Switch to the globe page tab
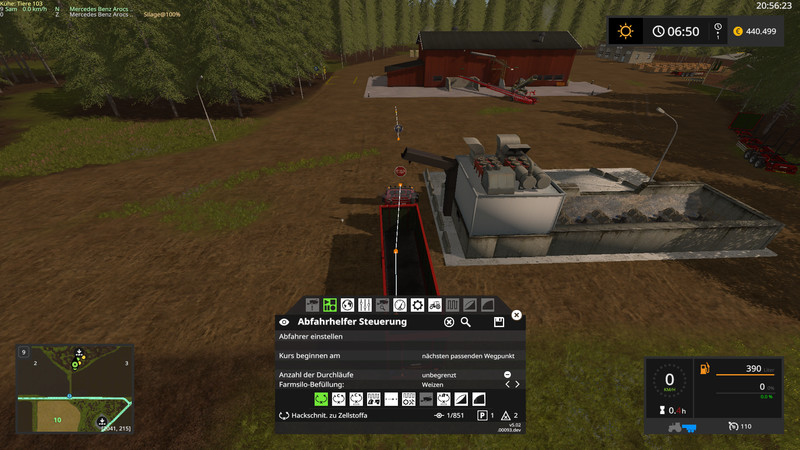The image size is (800, 450). [x=346, y=304]
